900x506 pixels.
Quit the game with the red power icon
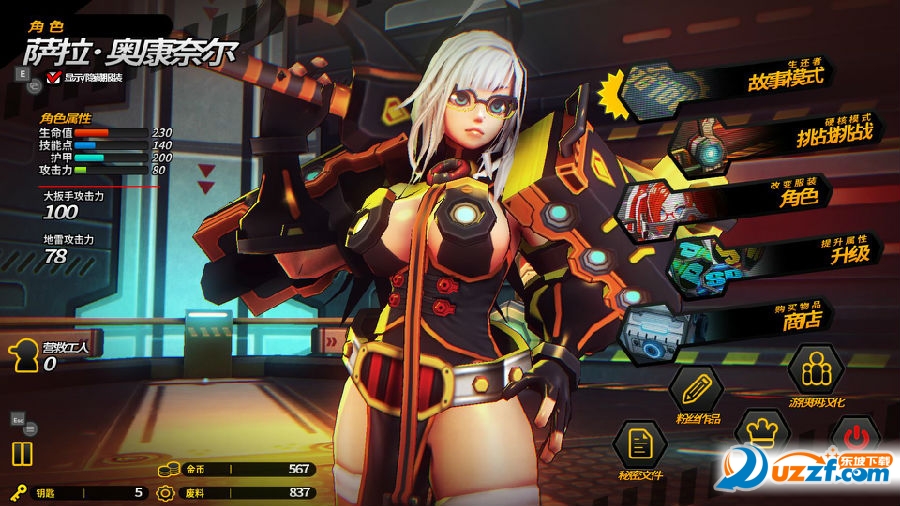(x=855, y=436)
